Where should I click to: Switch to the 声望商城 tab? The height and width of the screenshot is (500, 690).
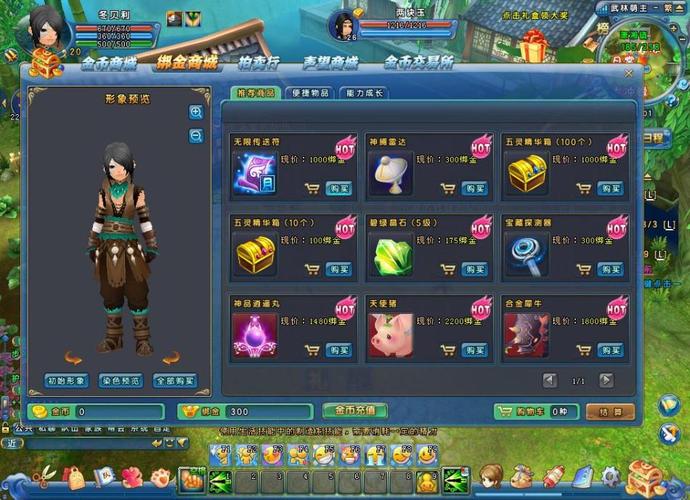[x=330, y=63]
